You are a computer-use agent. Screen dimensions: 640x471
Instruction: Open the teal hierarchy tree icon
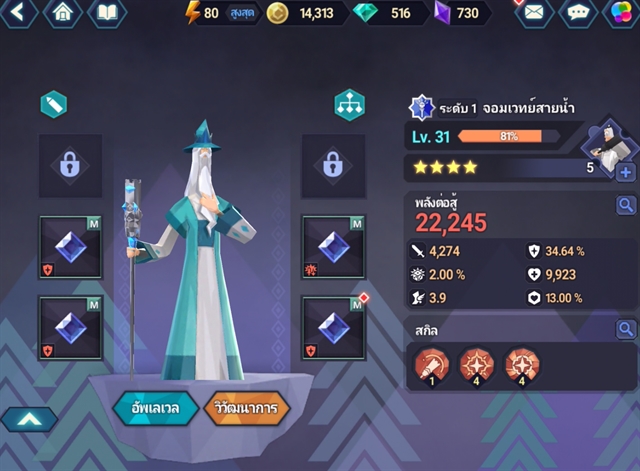[x=349, y=105]
